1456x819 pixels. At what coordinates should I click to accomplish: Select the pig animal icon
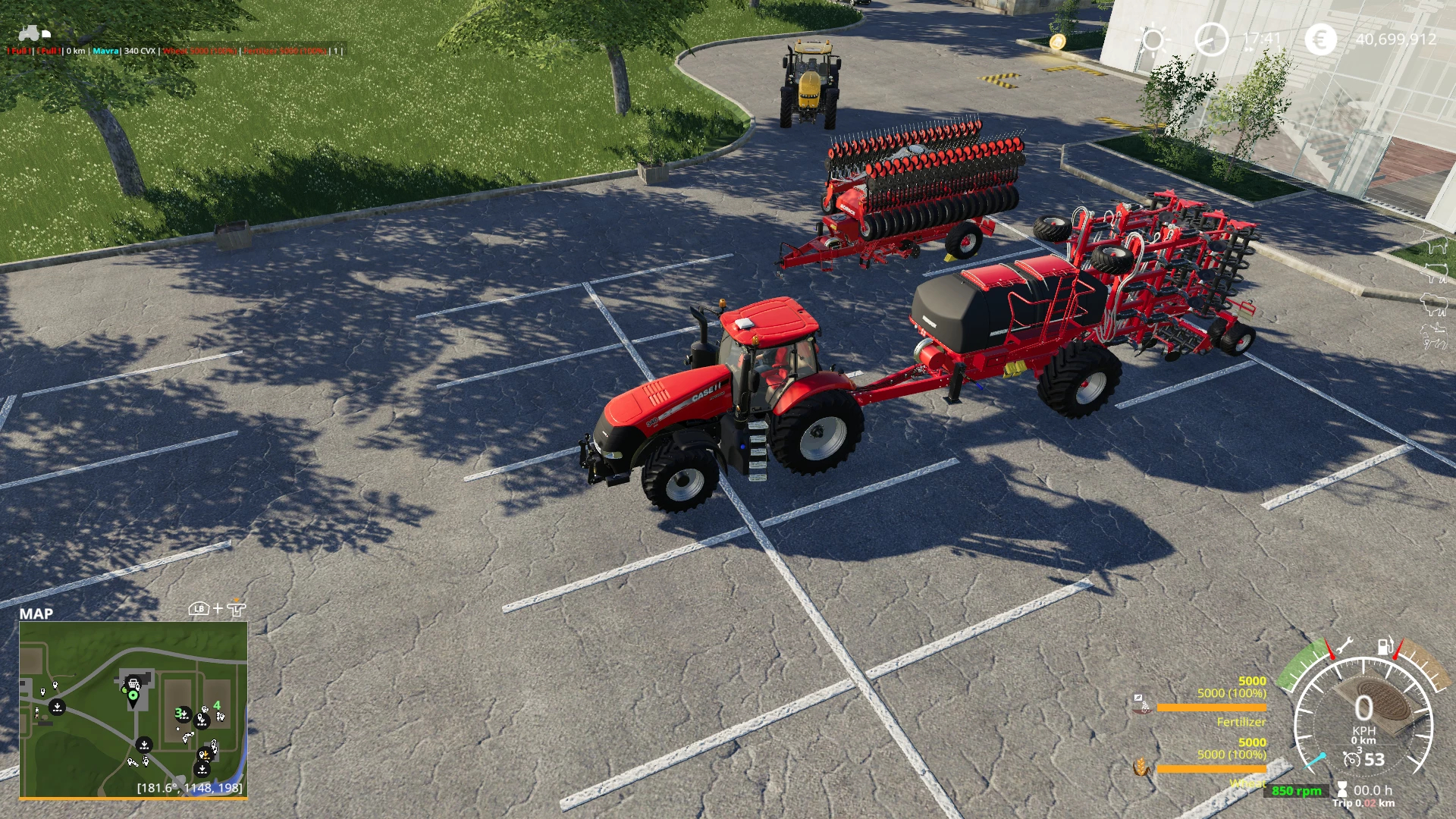click(x=1435, y=273)
